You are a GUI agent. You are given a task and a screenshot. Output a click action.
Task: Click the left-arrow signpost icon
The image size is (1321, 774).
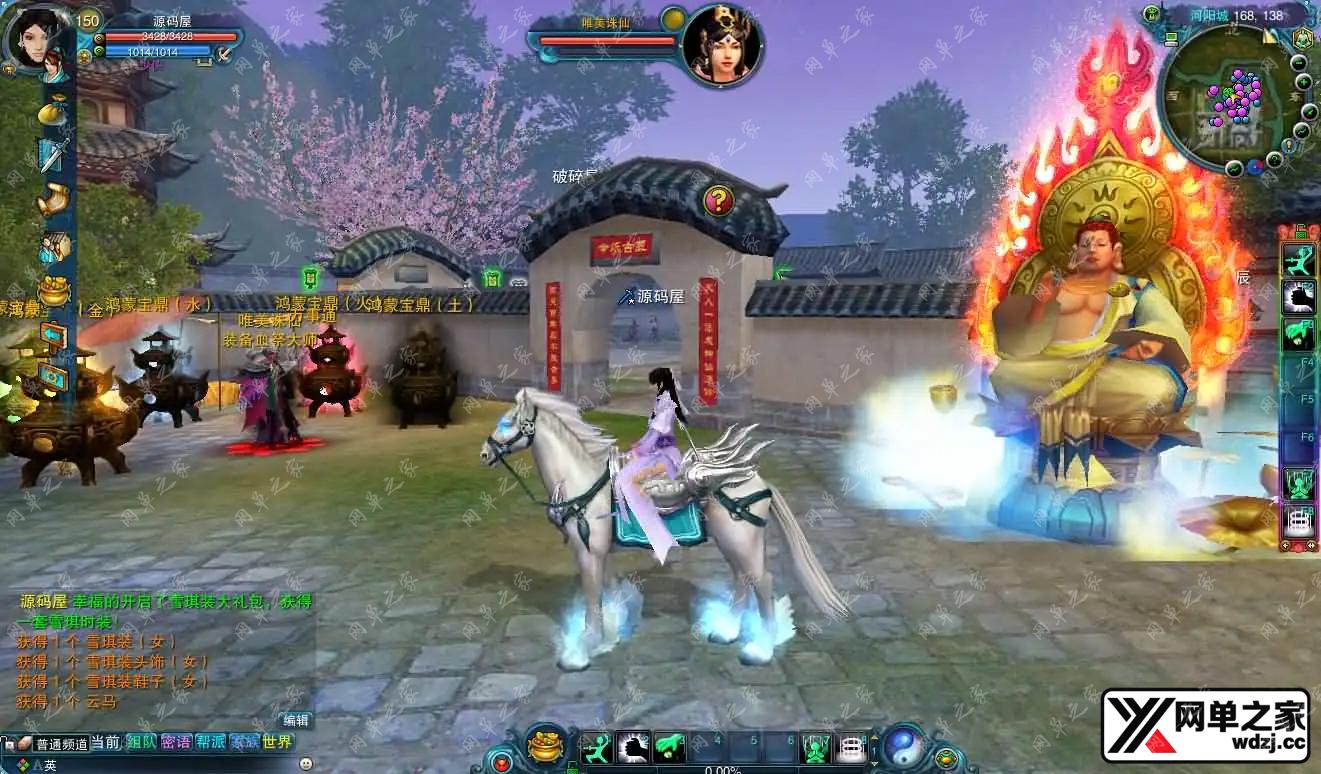[x=53, y=335]
